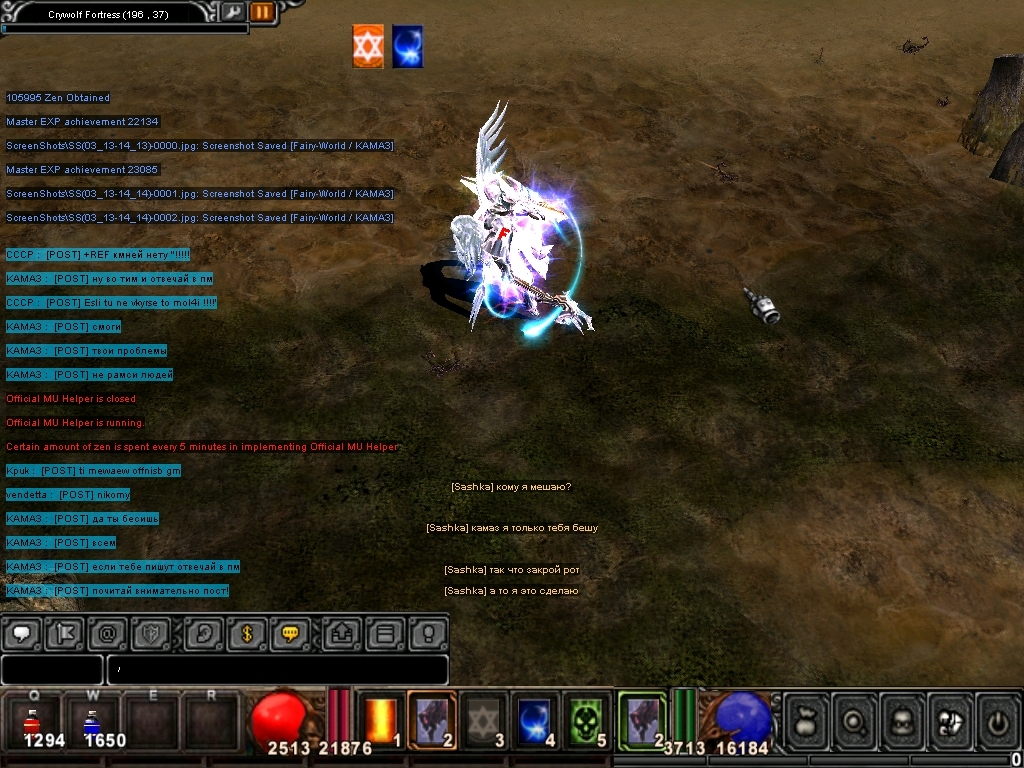This screenshot has height=768, width=1024.
Task: Click the whisper recipient name field
Action: click(x=52, y=669)
